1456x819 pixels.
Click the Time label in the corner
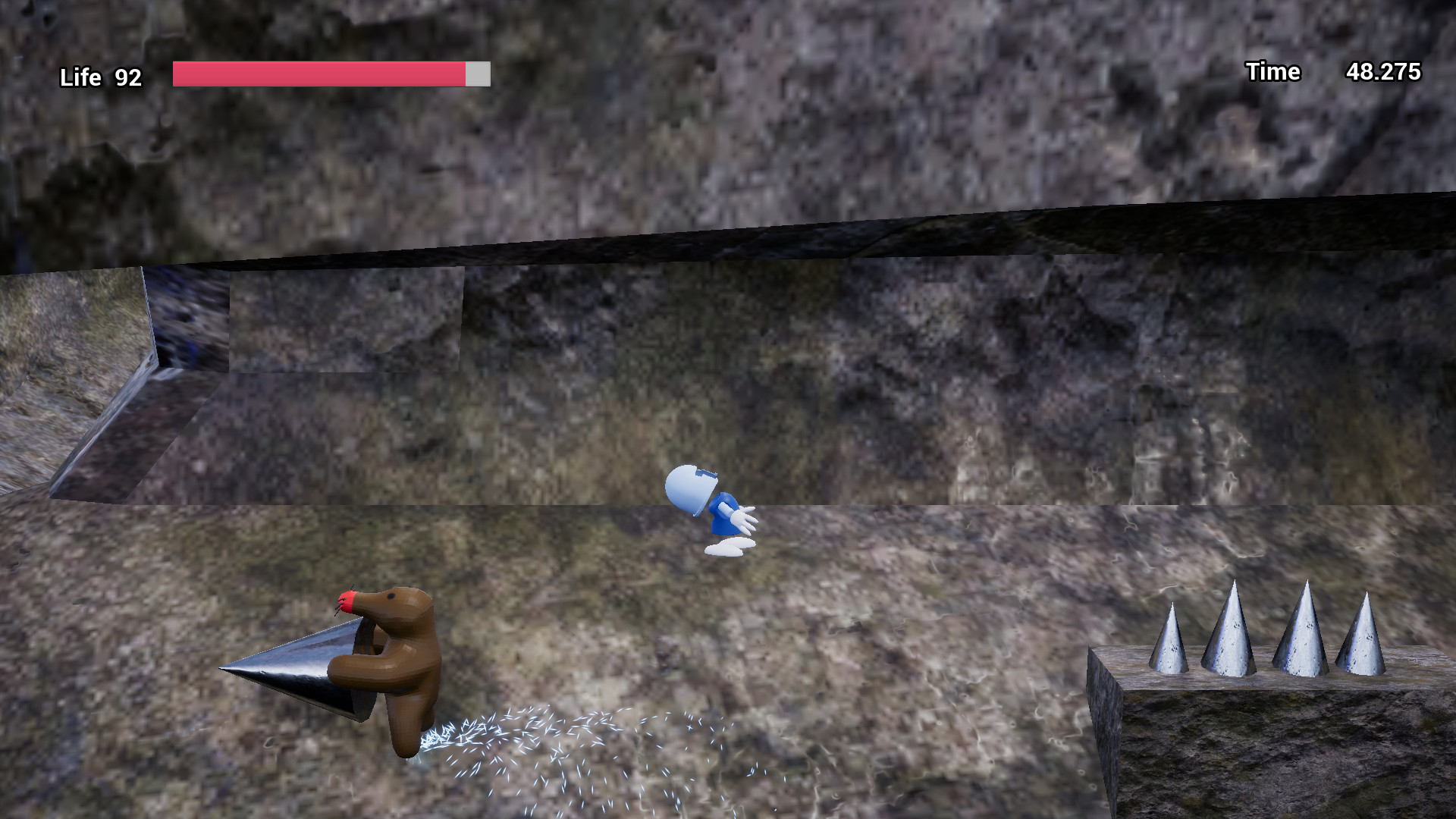pyautogui.click(x=1272, y=72)
